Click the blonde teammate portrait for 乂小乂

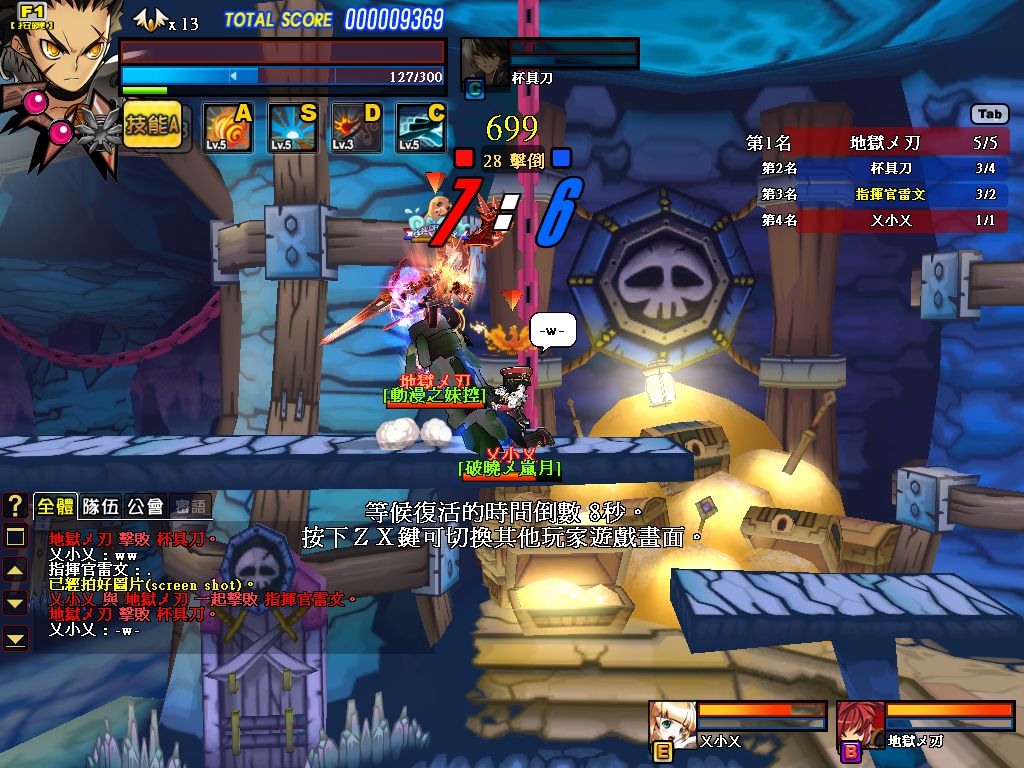[672, 721]
